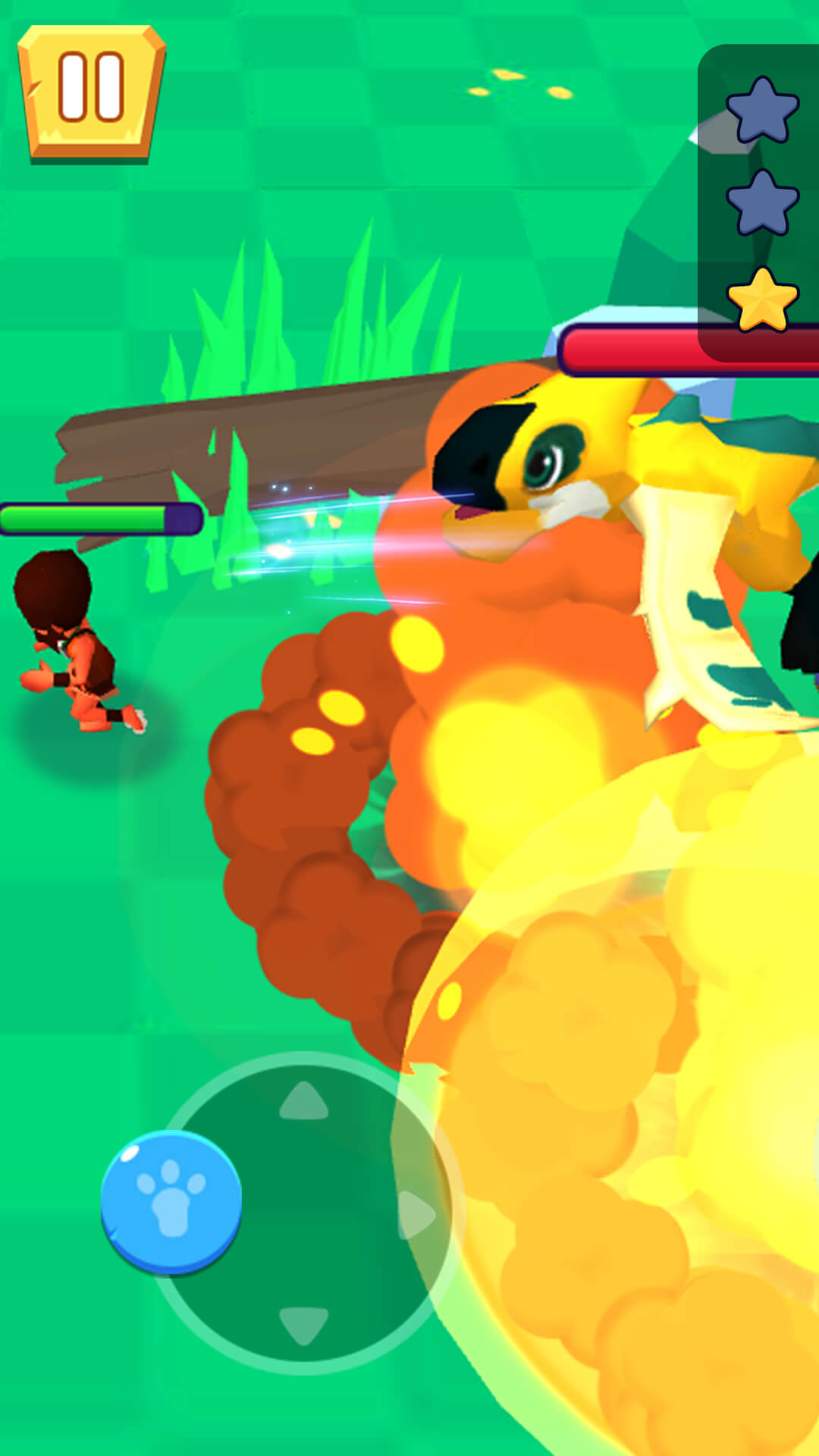Tap the joystick's up arrow
The height and width of the screenshot is (1456, 819).
(x=304, y=1101)
